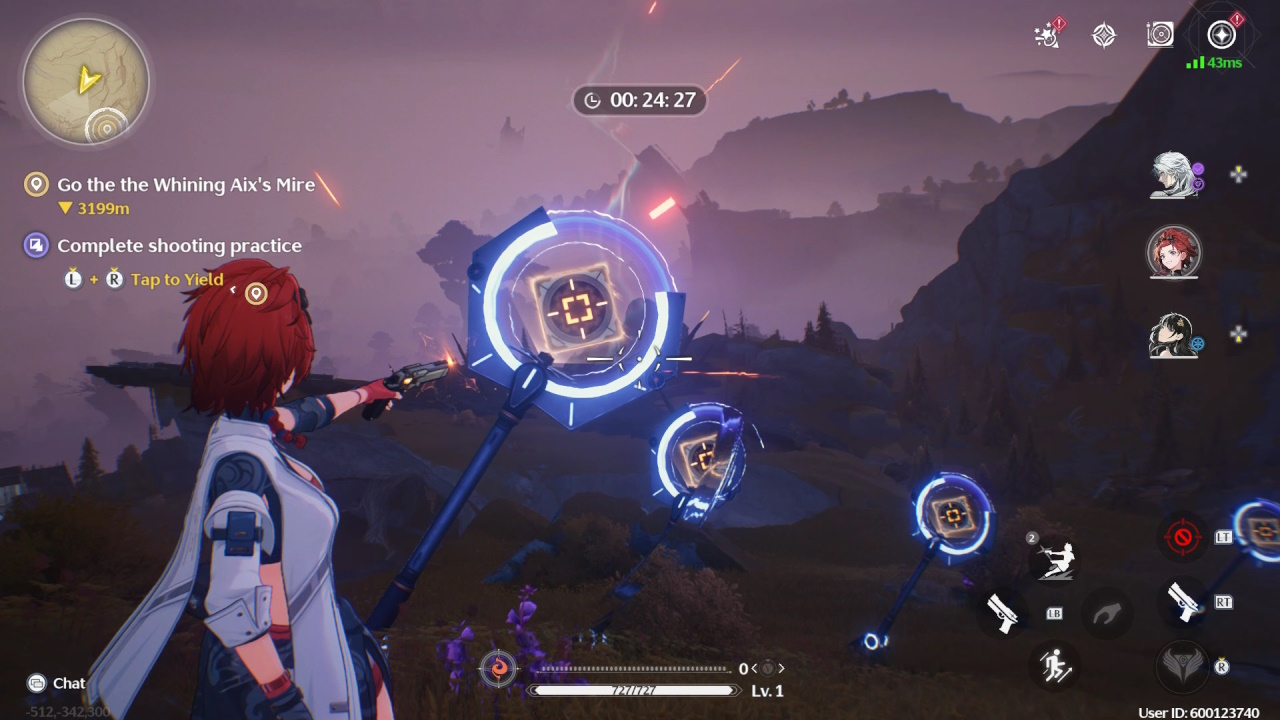Open the guidebook star icon
This screenshot has height=720, width=1280.
pyautogui.click(x=1103, y=35)
